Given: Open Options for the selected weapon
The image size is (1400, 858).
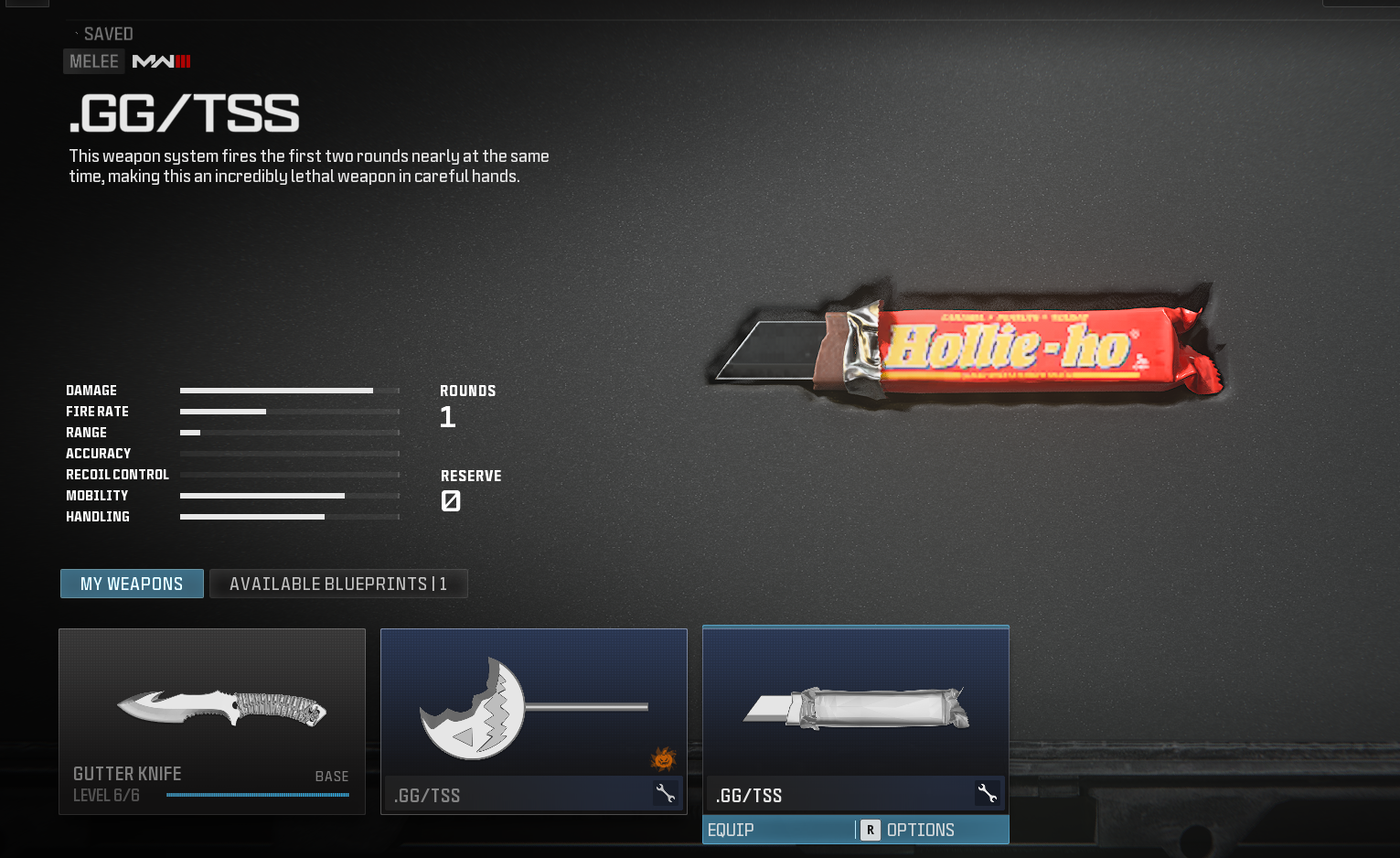Looking at the screenshot, I should [x=919, y=830].
